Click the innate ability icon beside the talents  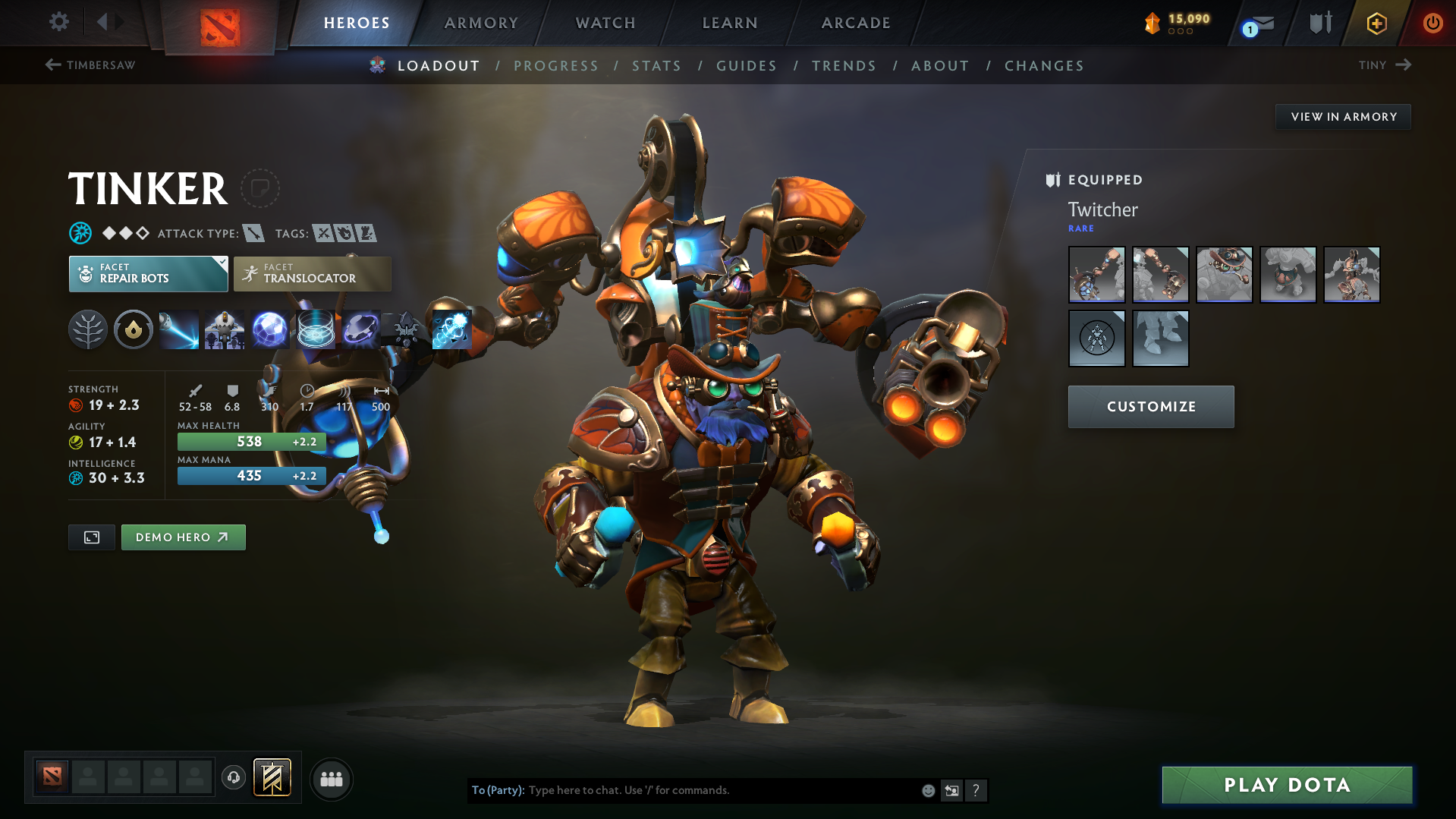[134, 329]
